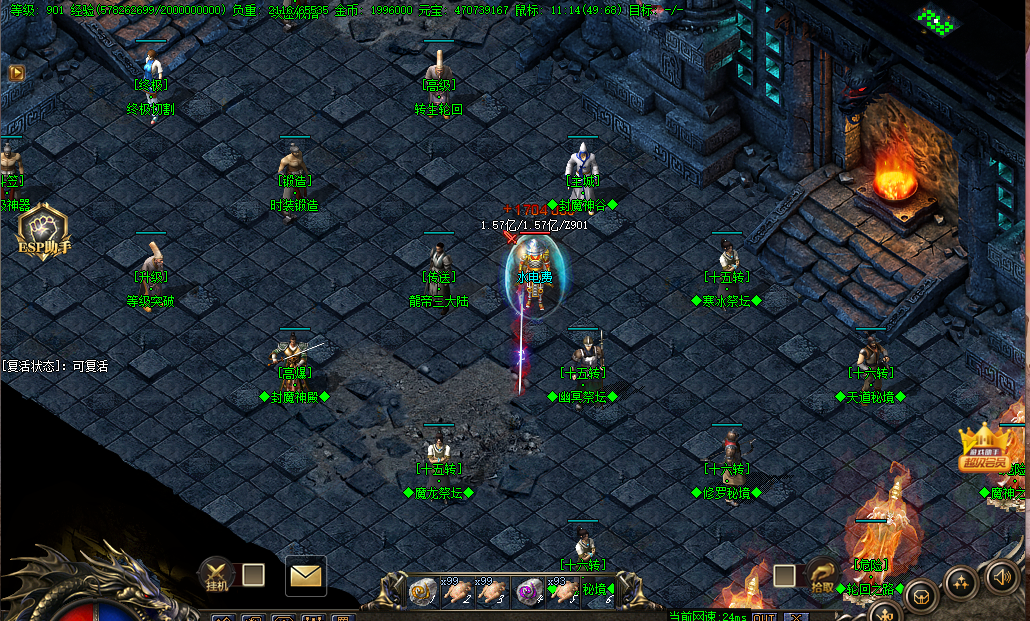This screenshot has height=621, width=1030.
Task: Expand the small orange arrow button
Action: tap(16, 72)
